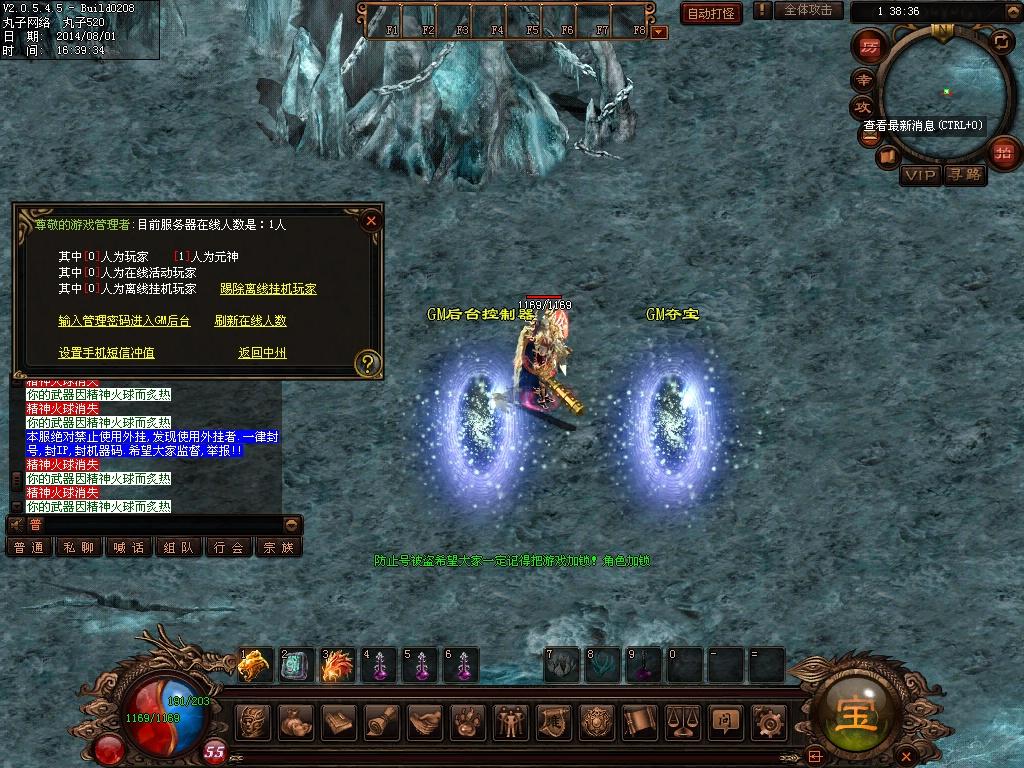The image size is (1024, 768).
Task: Select the 喊话 shout channel tab
Action: click(x=129, y=547)
